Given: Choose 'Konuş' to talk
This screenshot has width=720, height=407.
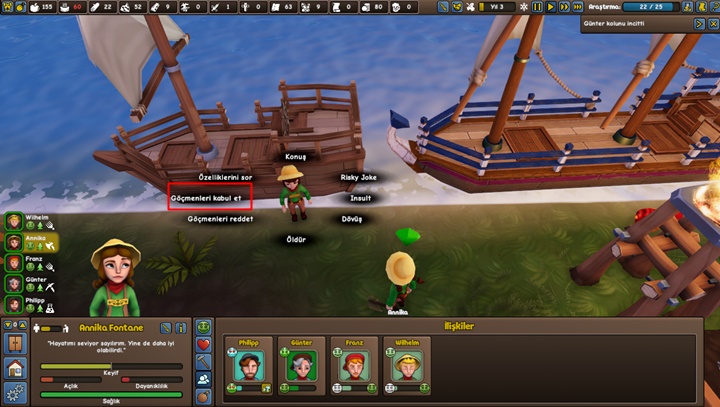Looking at the screenshot, I should pos(295,157).
